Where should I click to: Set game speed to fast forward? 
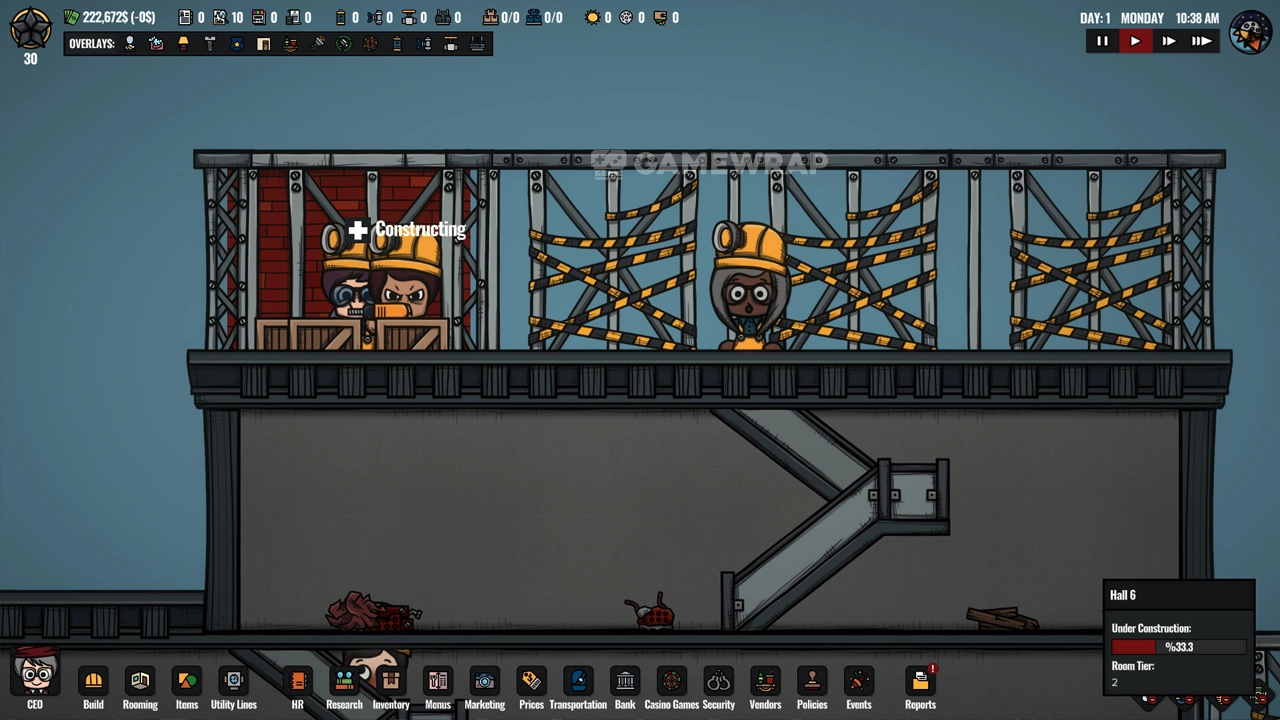(x=1168, y=41)
